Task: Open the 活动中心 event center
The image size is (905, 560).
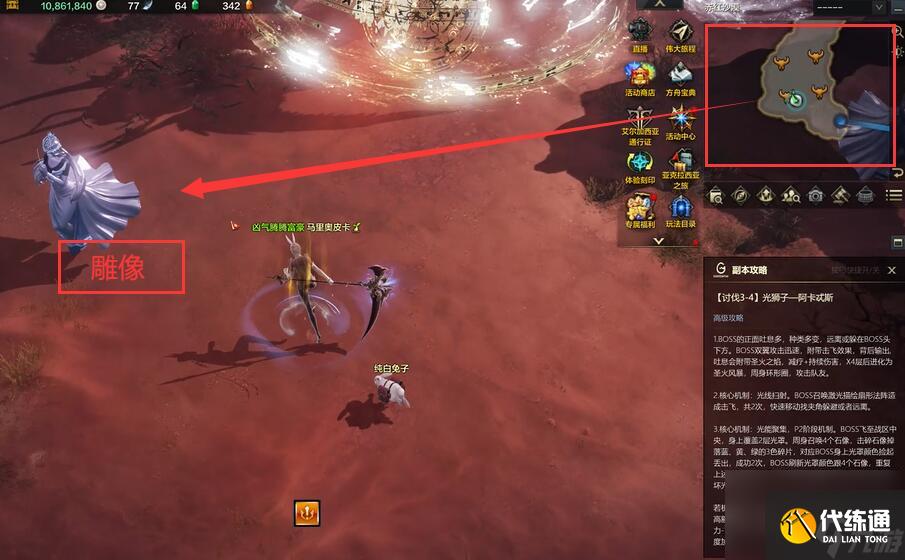Action: coord(682,118)
